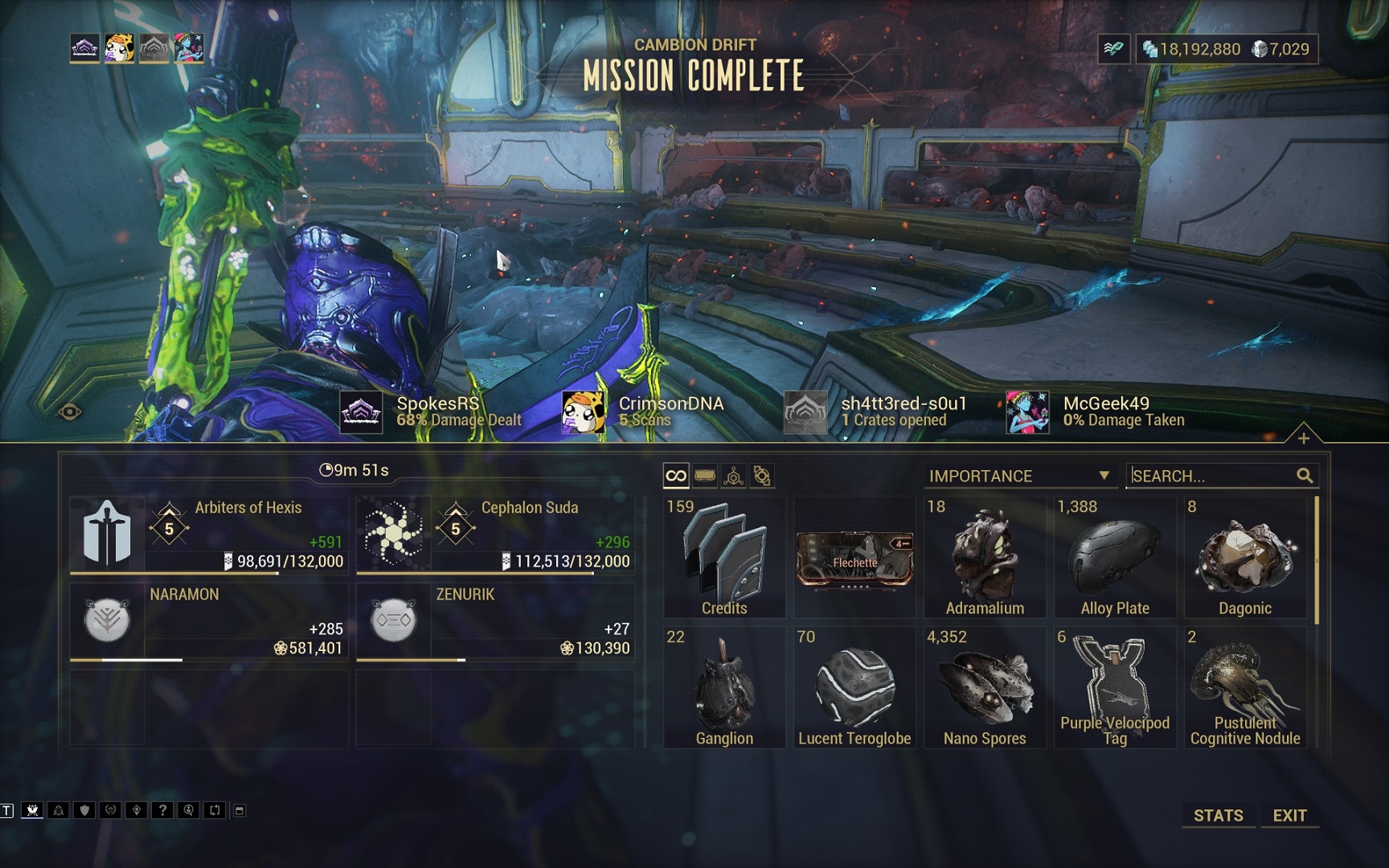The height and width of the screenshot is (868, 1389).
Task: Exit the mission results screen
Action: tap(1289, 815)
